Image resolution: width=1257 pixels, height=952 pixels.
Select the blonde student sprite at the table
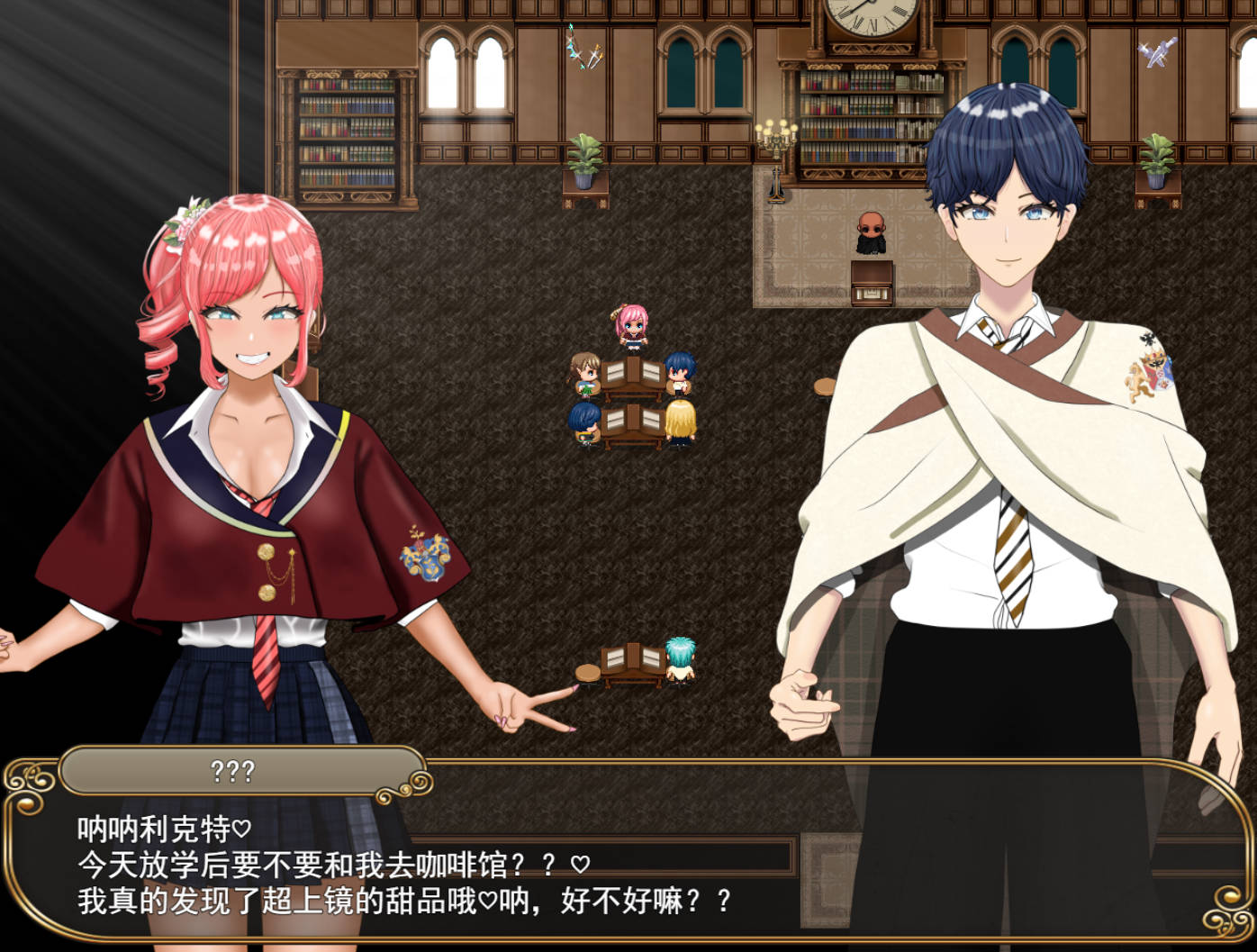click(682, 423)
